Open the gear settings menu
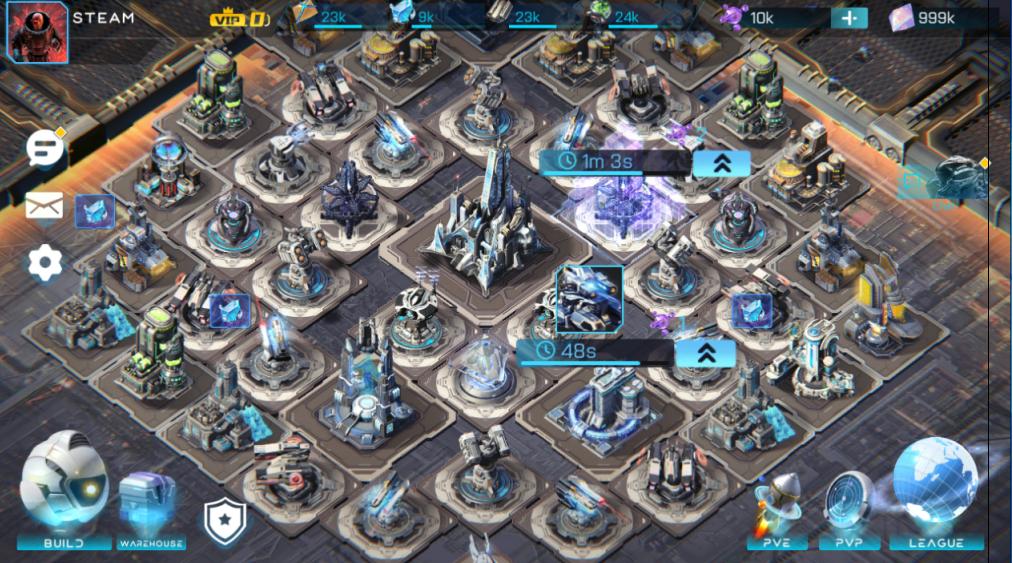 click(x=45, y=262)
